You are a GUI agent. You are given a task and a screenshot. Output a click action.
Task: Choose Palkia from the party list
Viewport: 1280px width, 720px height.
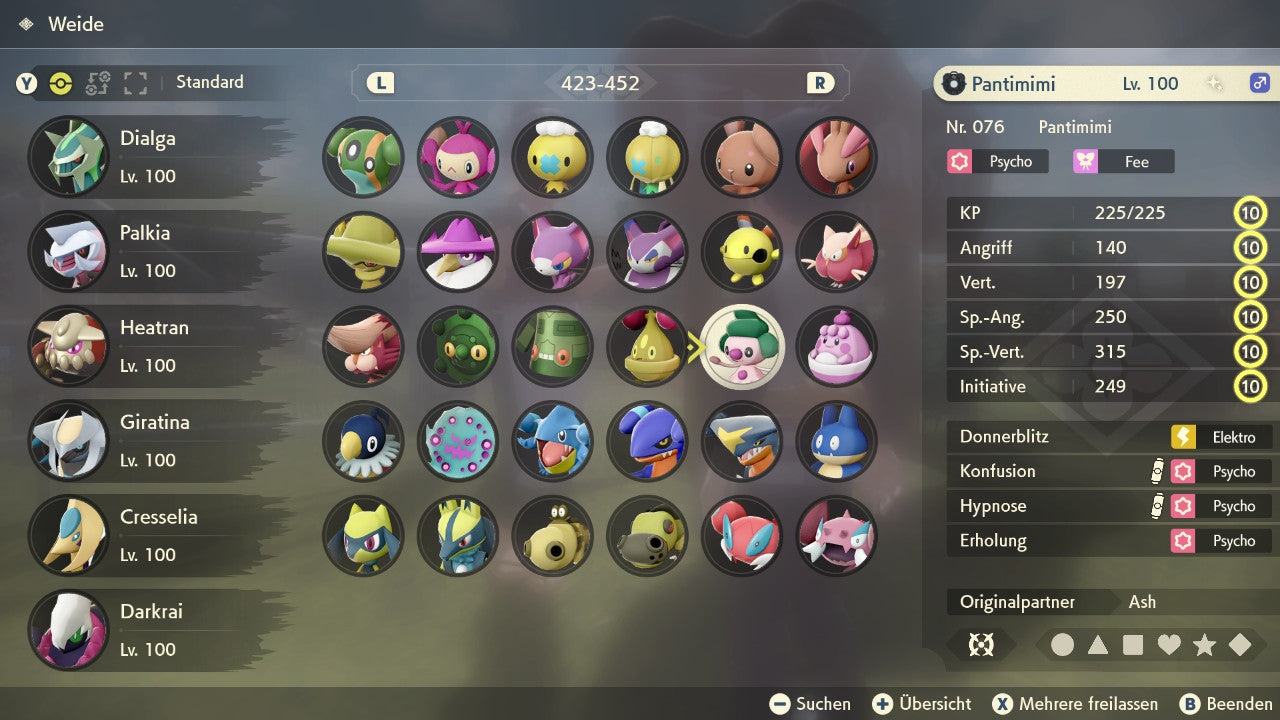(x=148, y=251)
